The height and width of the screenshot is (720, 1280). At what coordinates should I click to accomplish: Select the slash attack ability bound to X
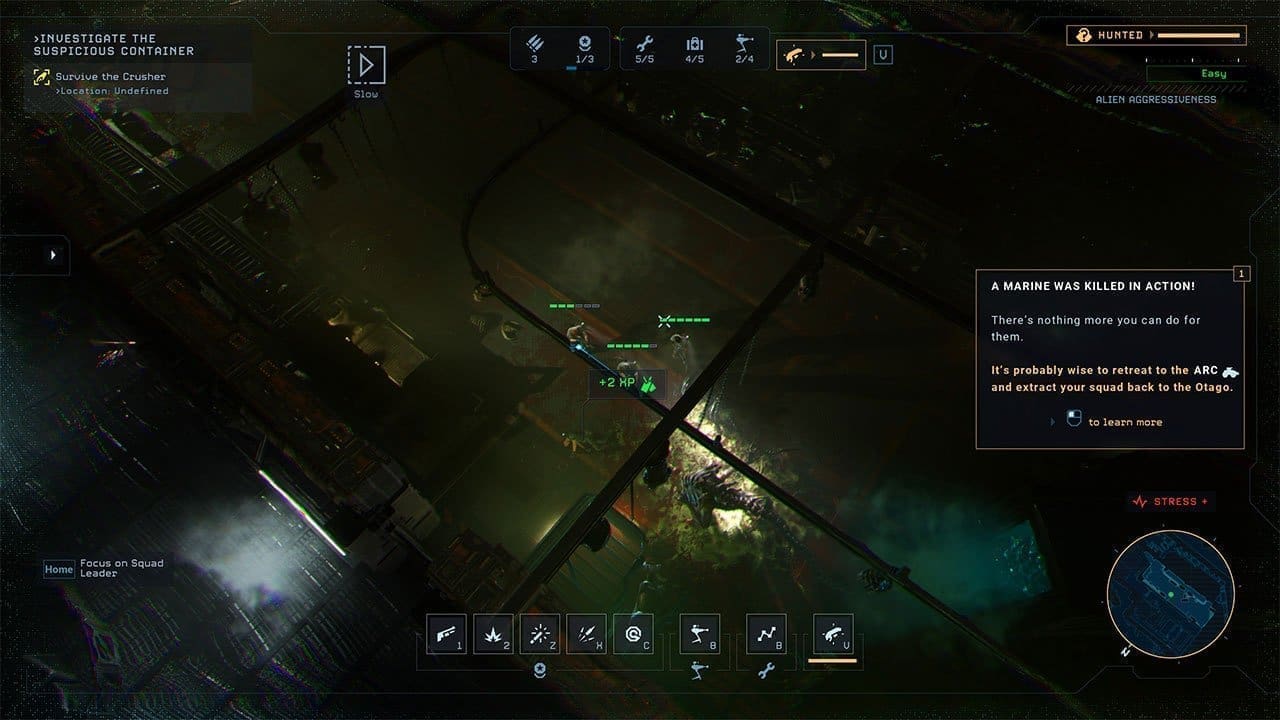[x=588, y=633]
